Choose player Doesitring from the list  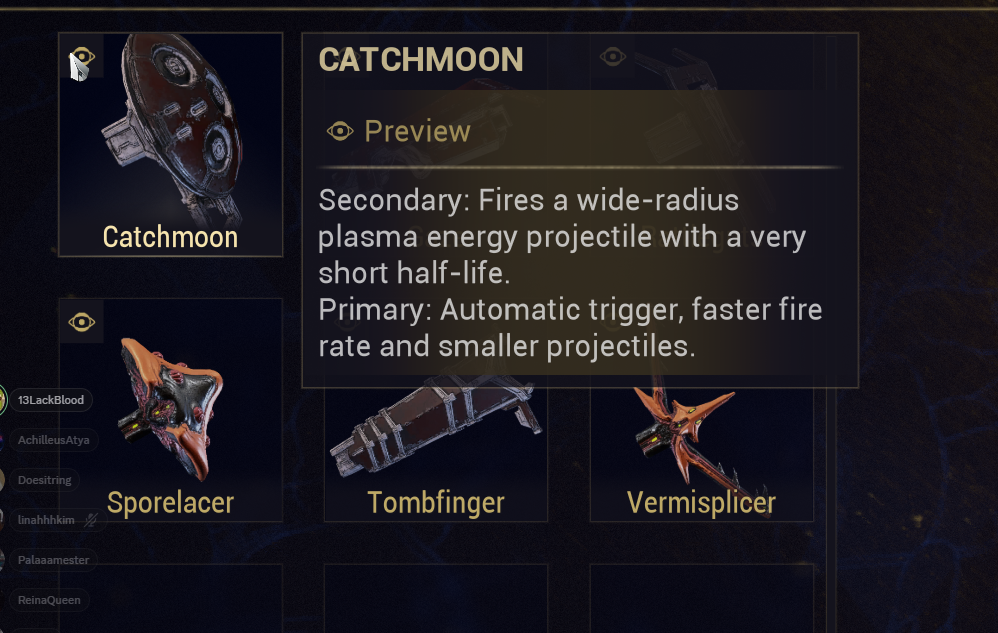(45, 480)
